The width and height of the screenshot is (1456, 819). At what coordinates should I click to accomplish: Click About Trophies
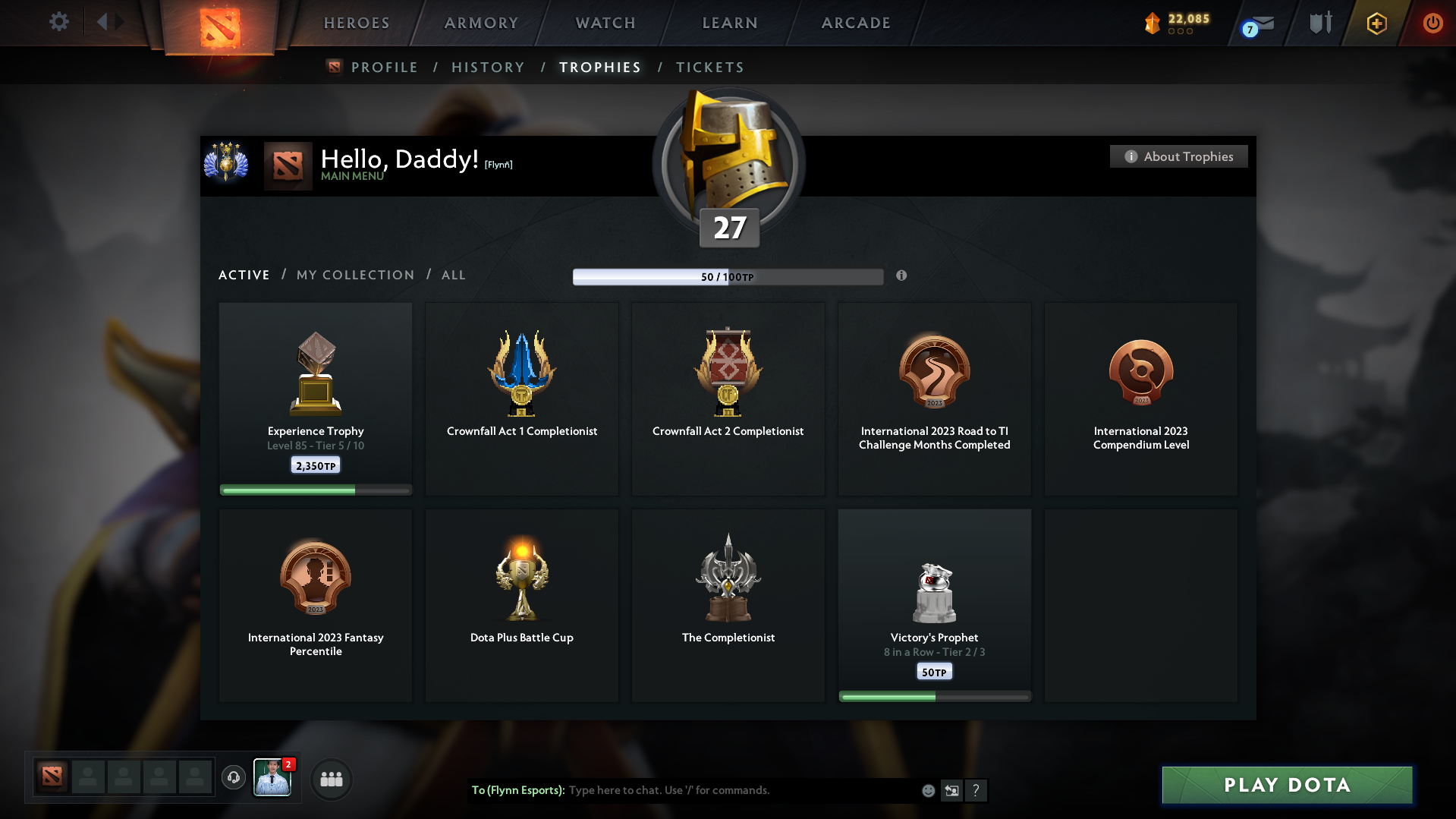tap(1178, 156)
